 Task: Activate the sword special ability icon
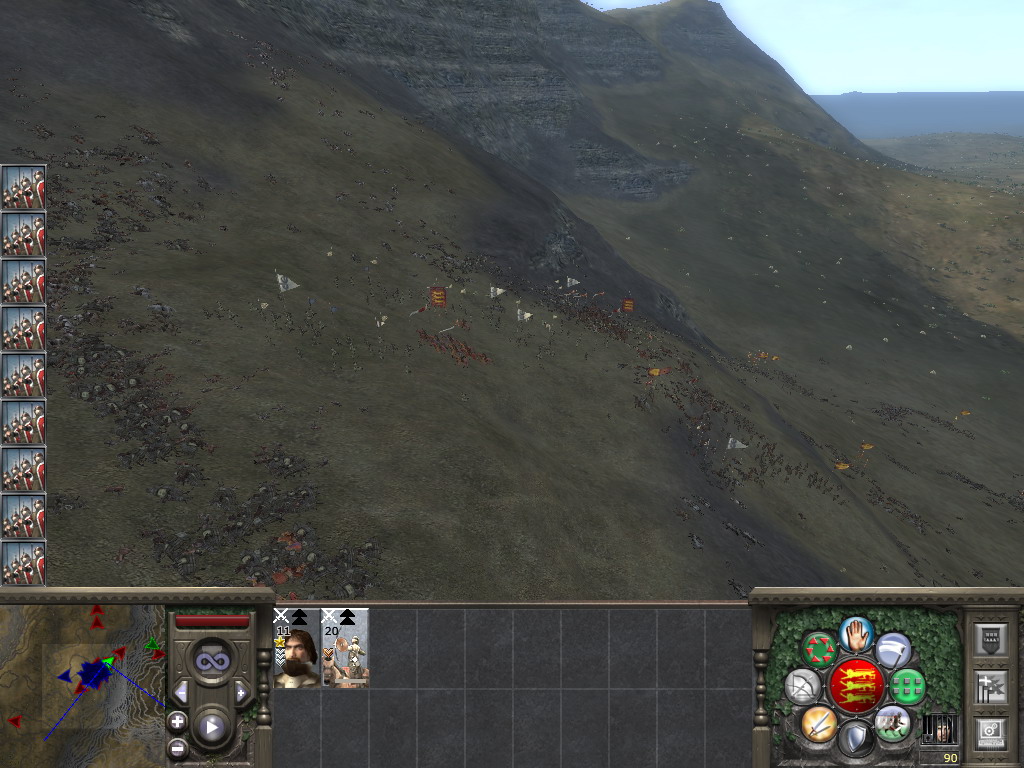(x=818, y=722)
